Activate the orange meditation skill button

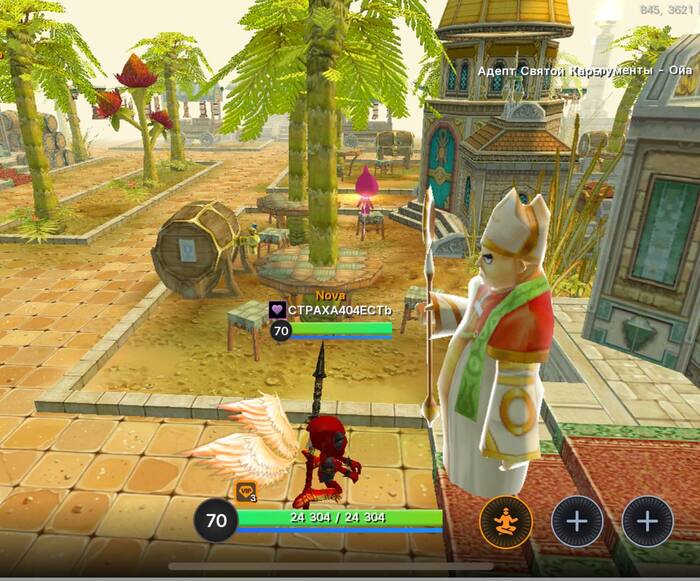505,521
